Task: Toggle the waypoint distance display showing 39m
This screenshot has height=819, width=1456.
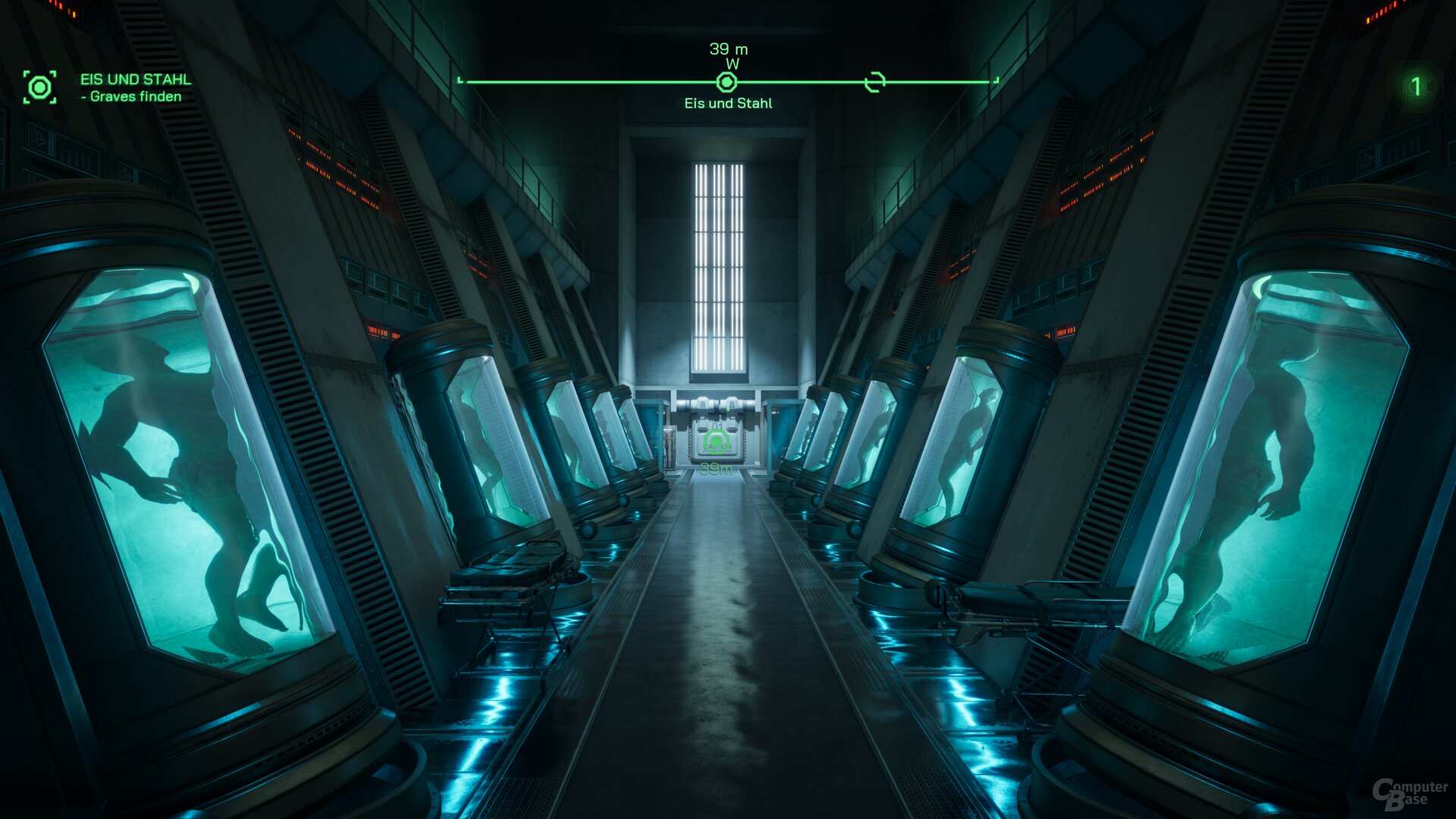Action: (x=716, y=469)
